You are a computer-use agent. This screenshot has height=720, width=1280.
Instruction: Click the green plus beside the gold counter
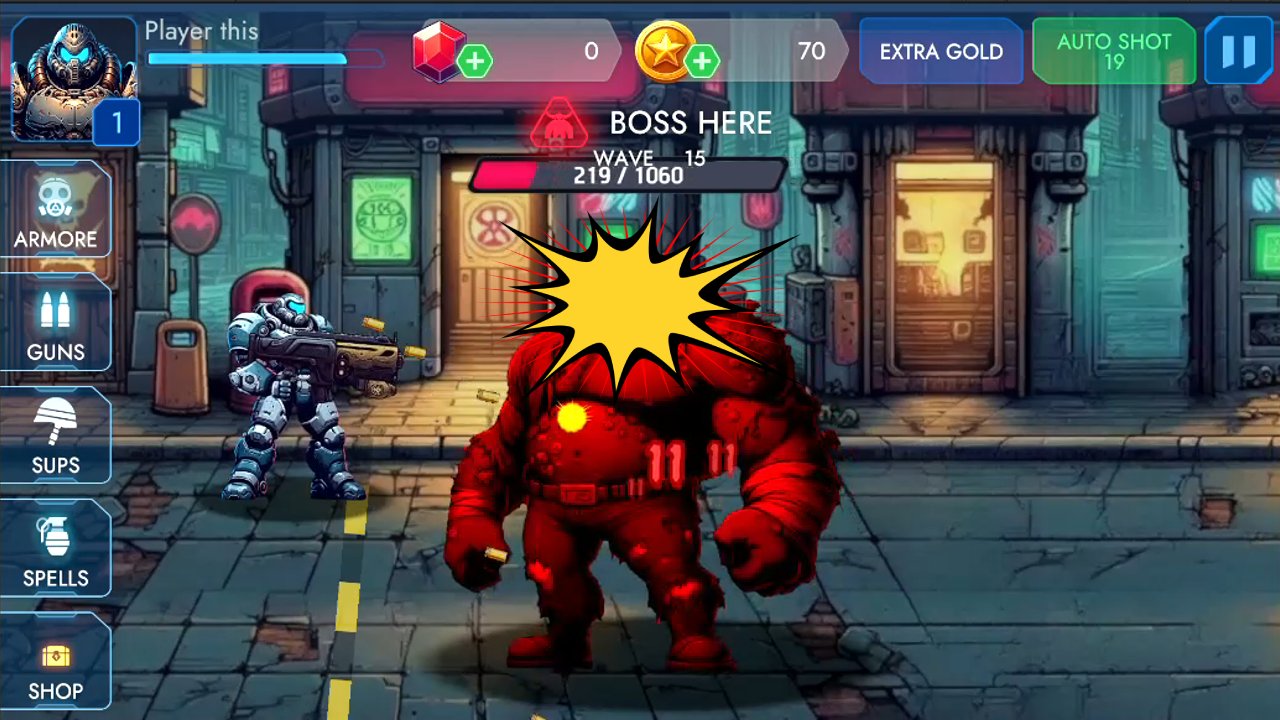point(703,62)
